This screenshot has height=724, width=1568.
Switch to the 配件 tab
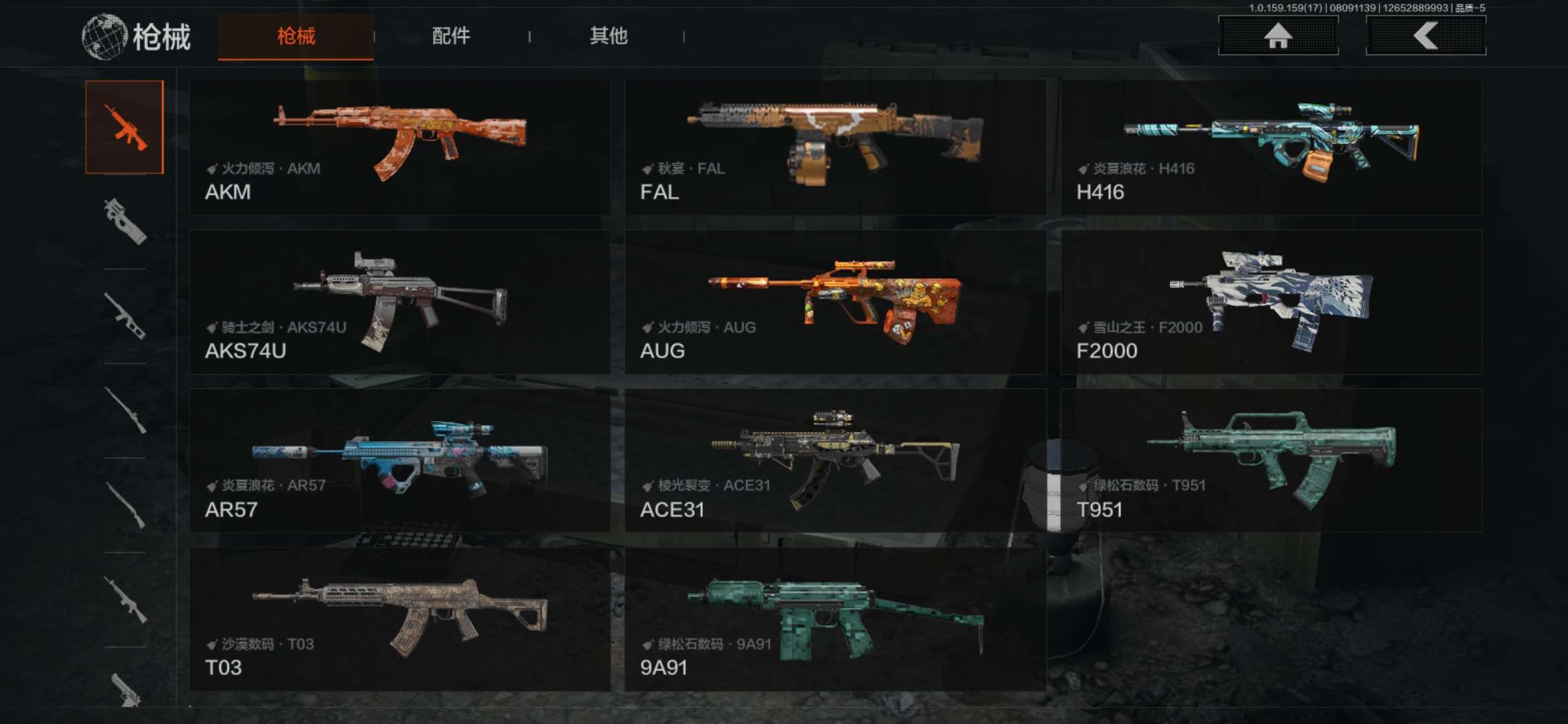[451, 36]
